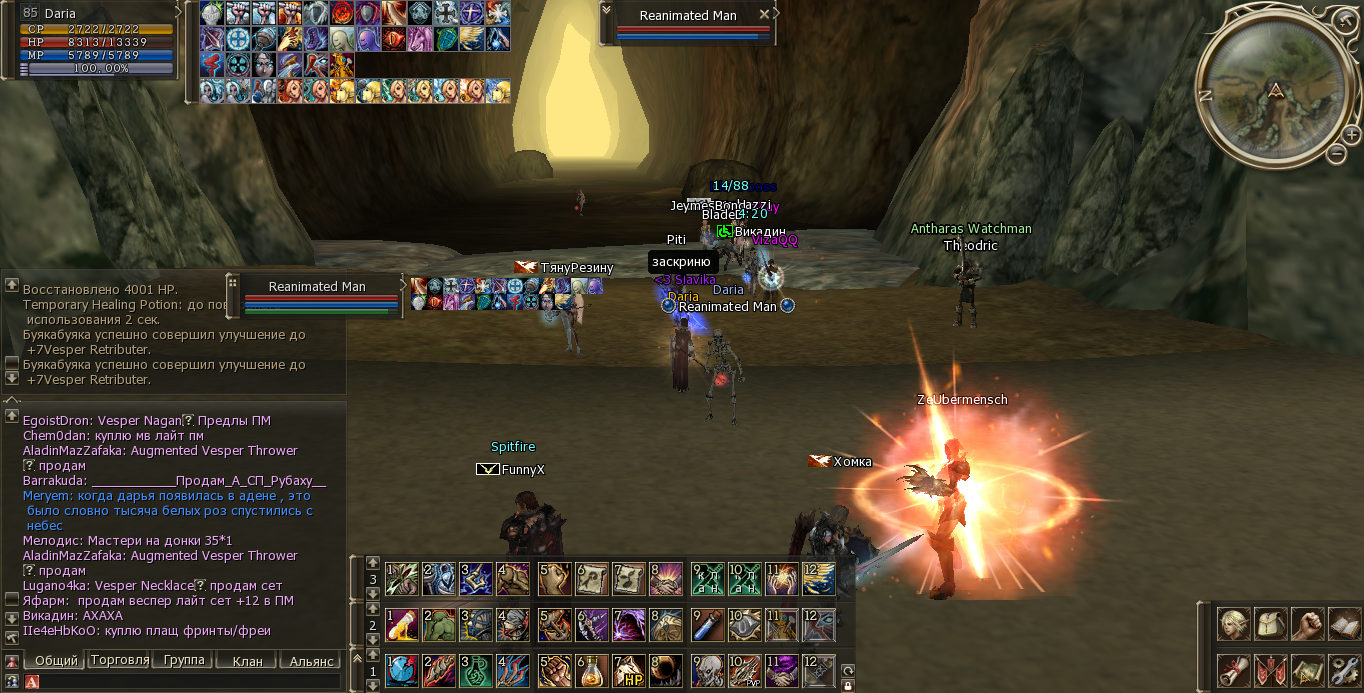Open the clan banners icon

pyautogui.click(x=1270, y=669)
